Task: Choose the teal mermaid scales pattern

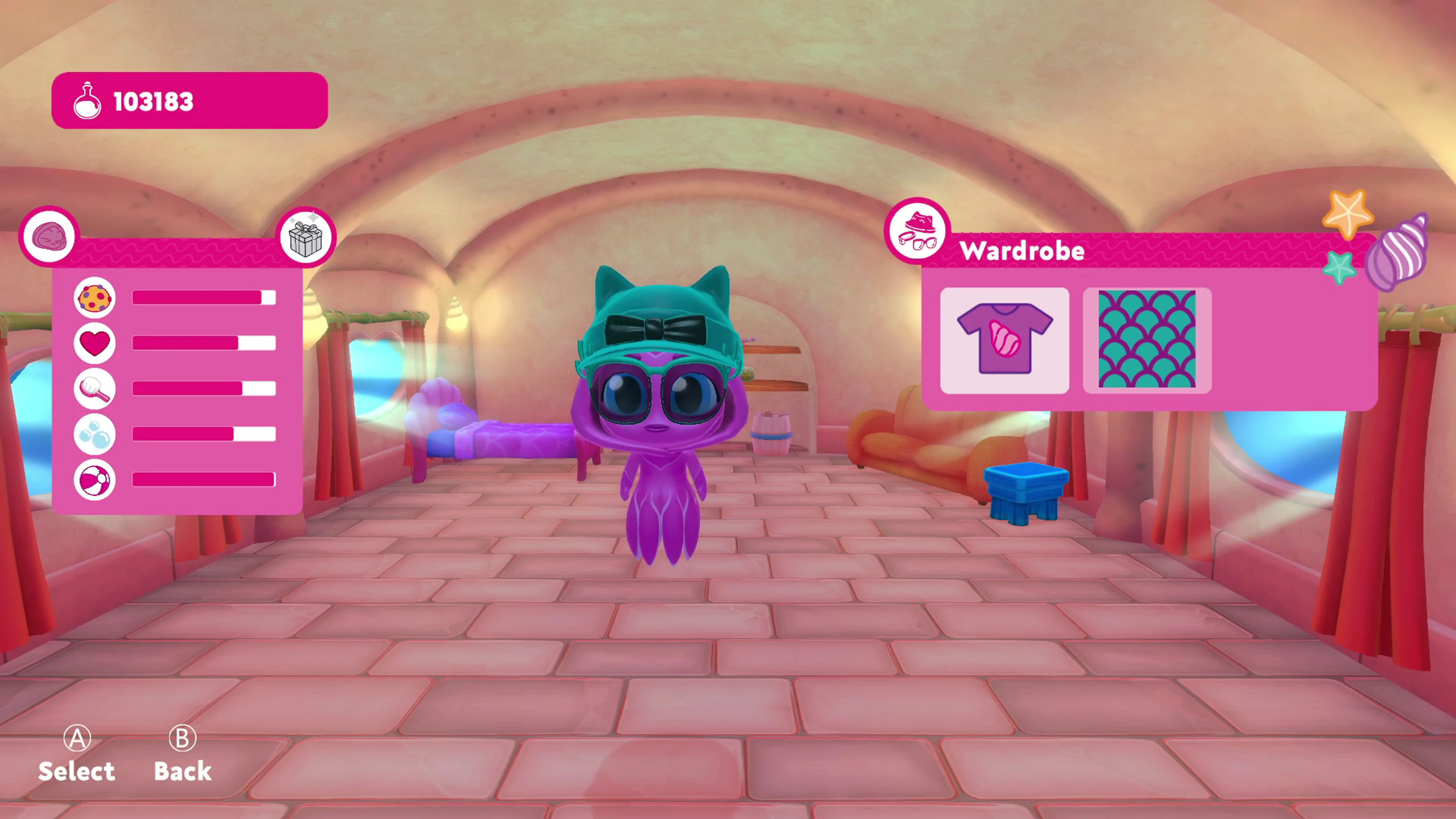Action: (x=1147, y=340)
